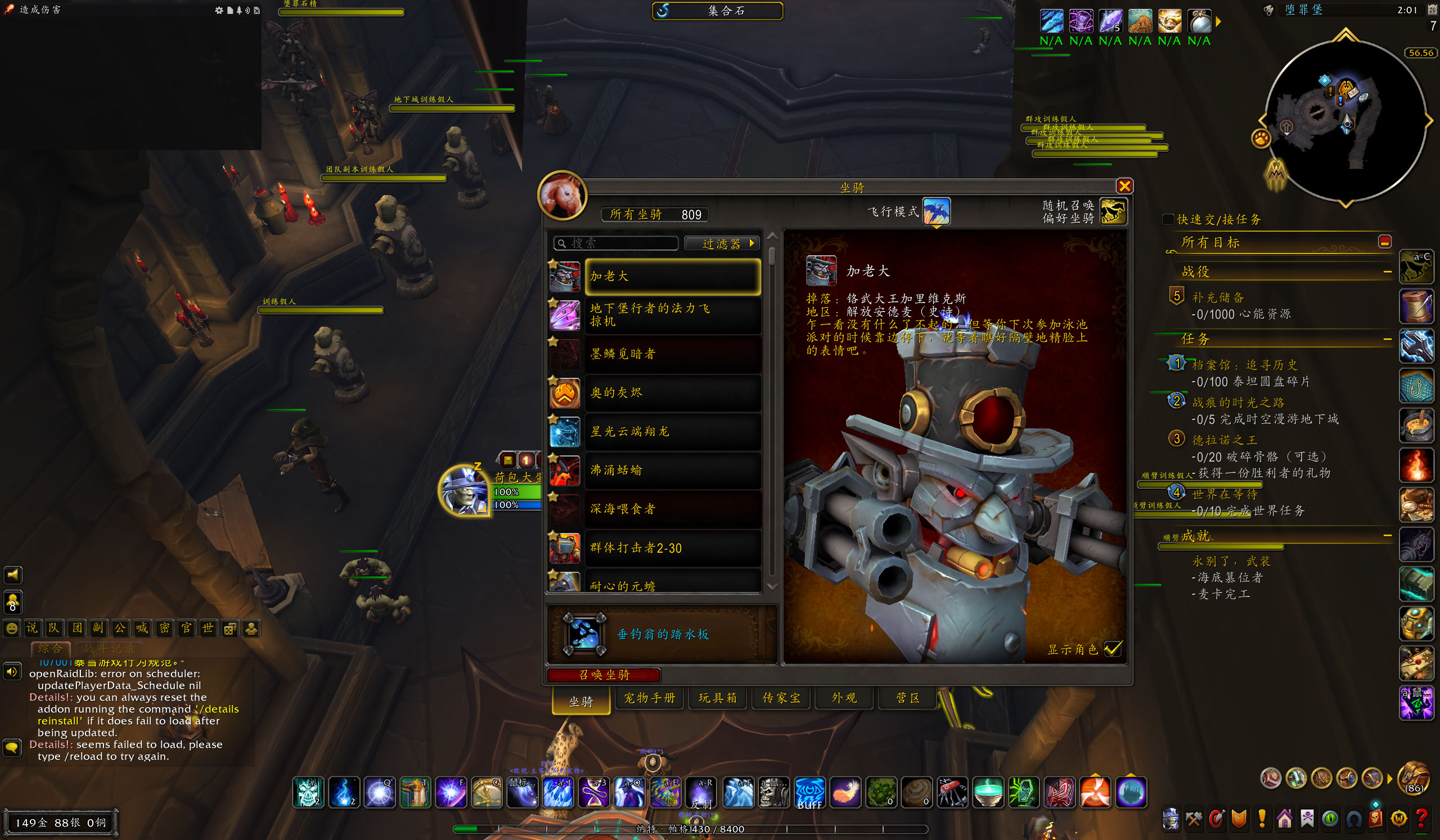Go to the 营区 tab

click(907, 698)
